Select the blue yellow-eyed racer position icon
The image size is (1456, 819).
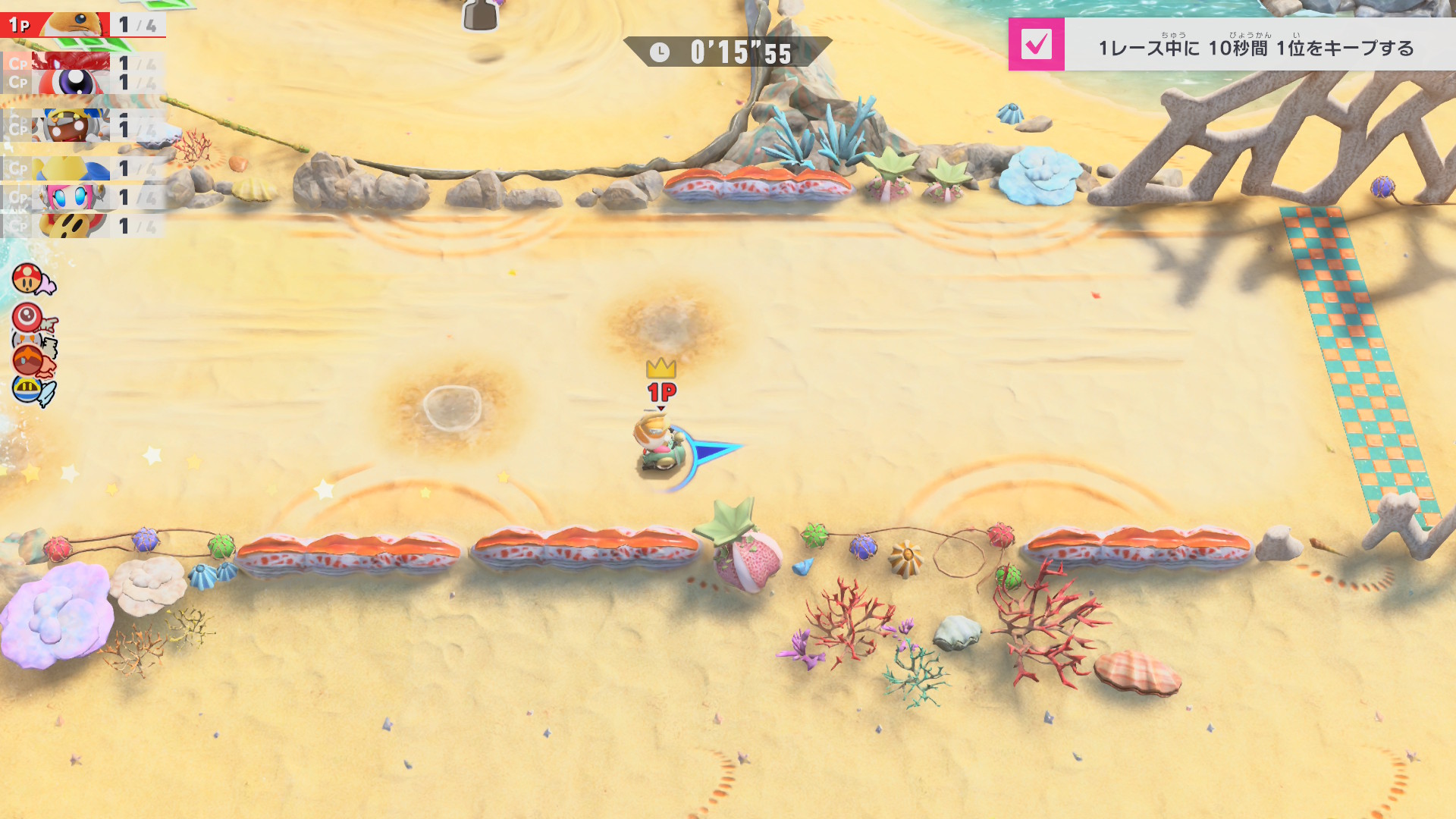[28, 389]
